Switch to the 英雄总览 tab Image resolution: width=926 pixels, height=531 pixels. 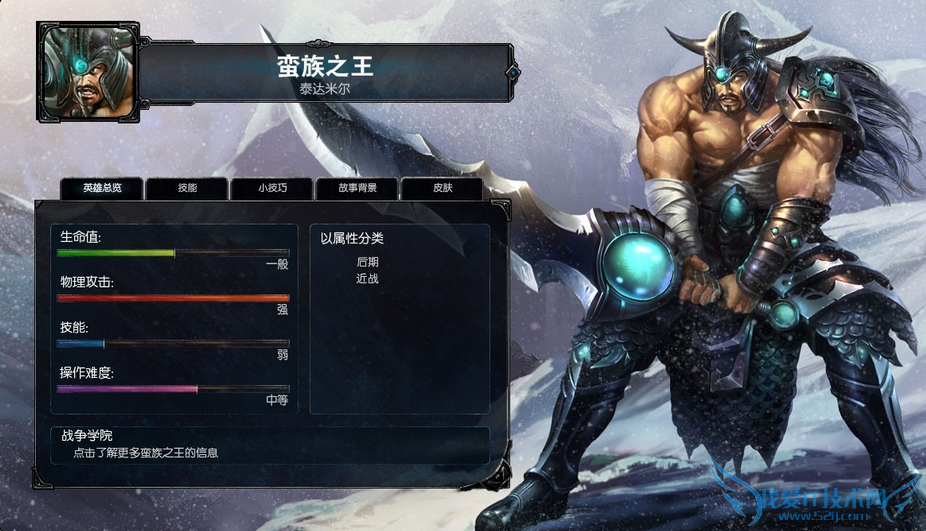point(102,188)
